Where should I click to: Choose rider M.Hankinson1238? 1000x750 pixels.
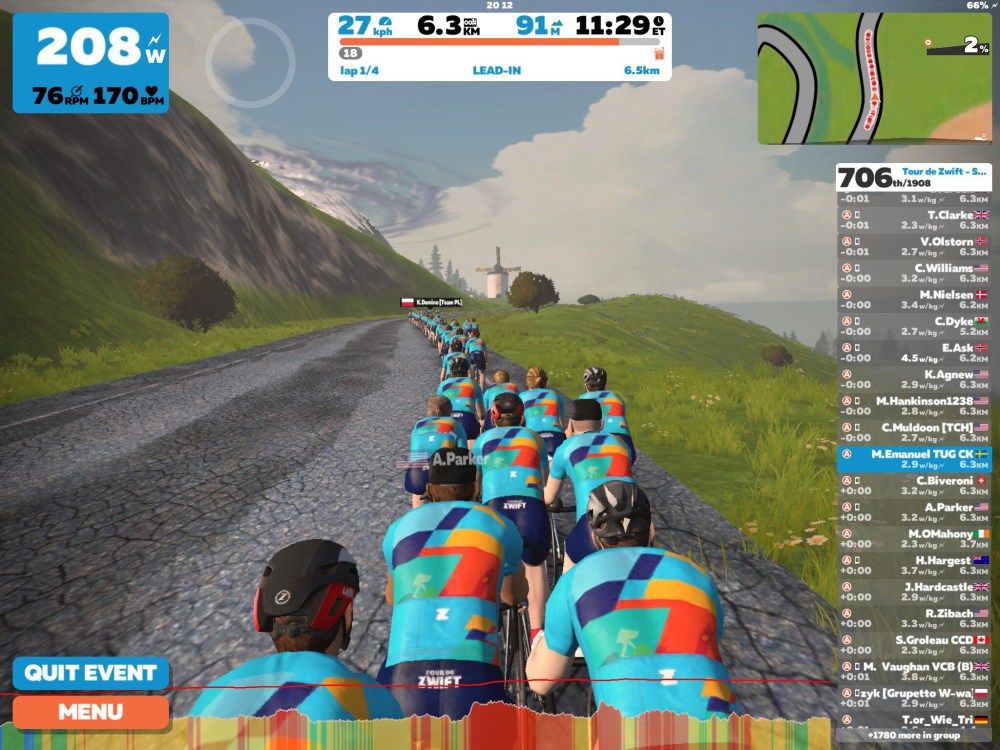click(914, 406)
